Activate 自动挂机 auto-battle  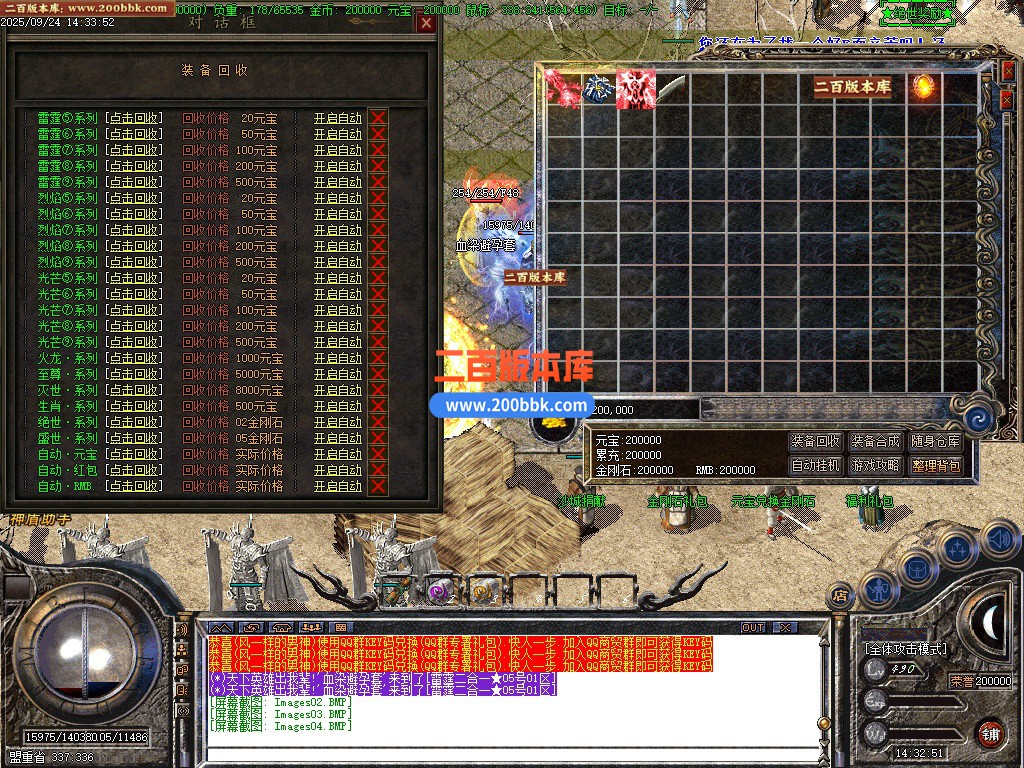click(x=816, y=465)
